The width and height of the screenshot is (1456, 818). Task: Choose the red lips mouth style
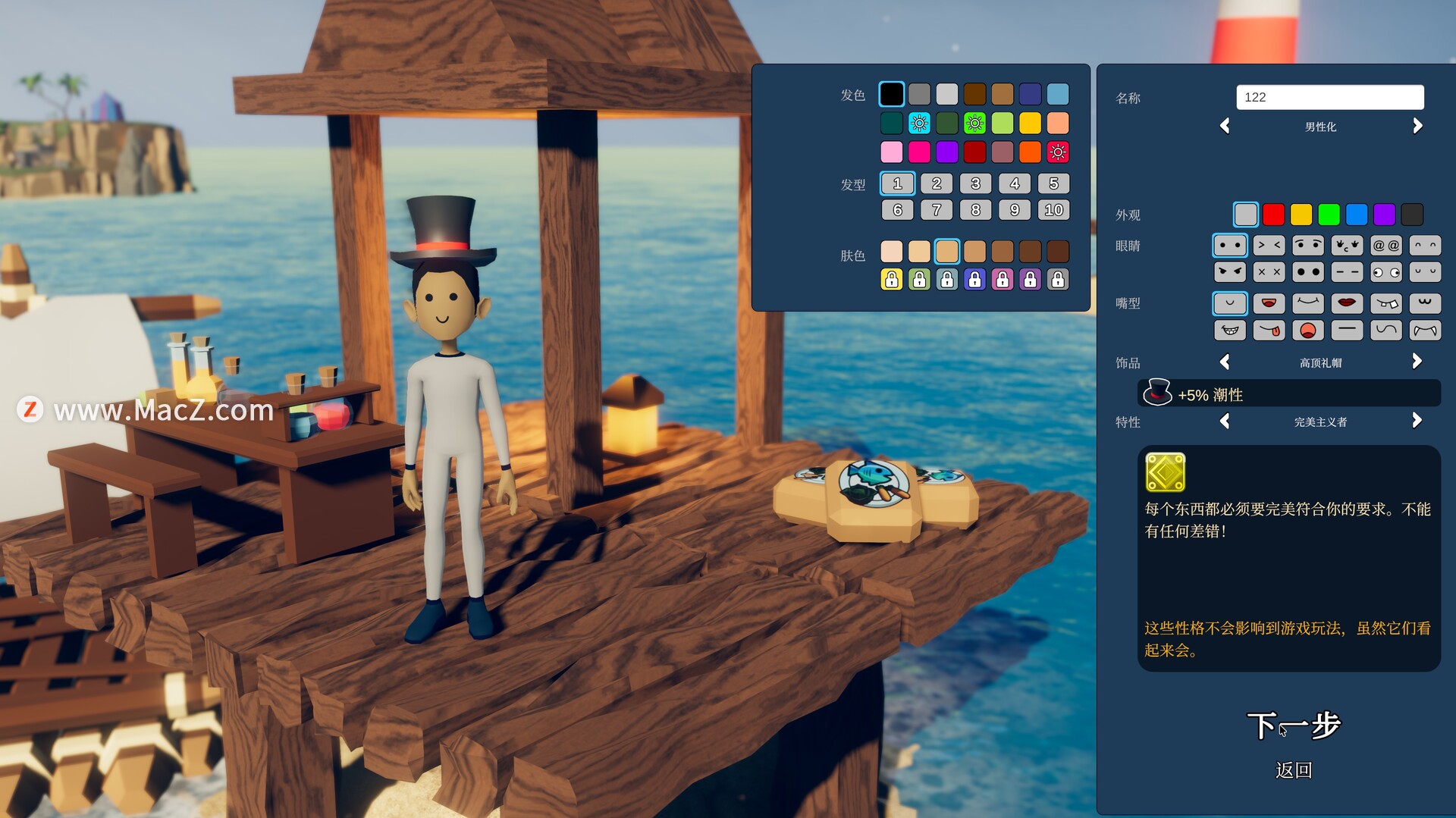pyautogui.click(x=1347, y=303)
